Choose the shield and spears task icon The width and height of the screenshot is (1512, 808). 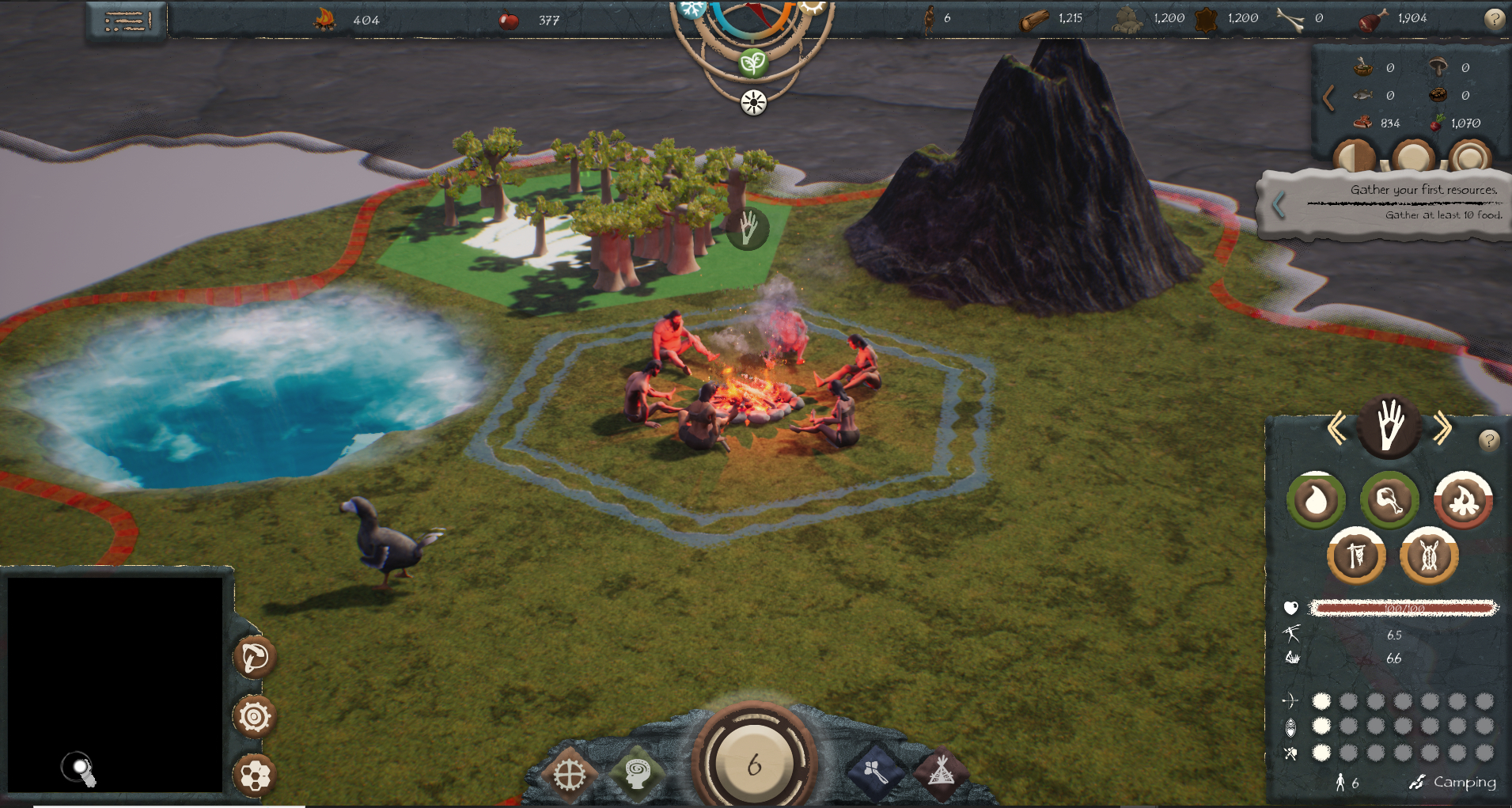pos(1429,556)
